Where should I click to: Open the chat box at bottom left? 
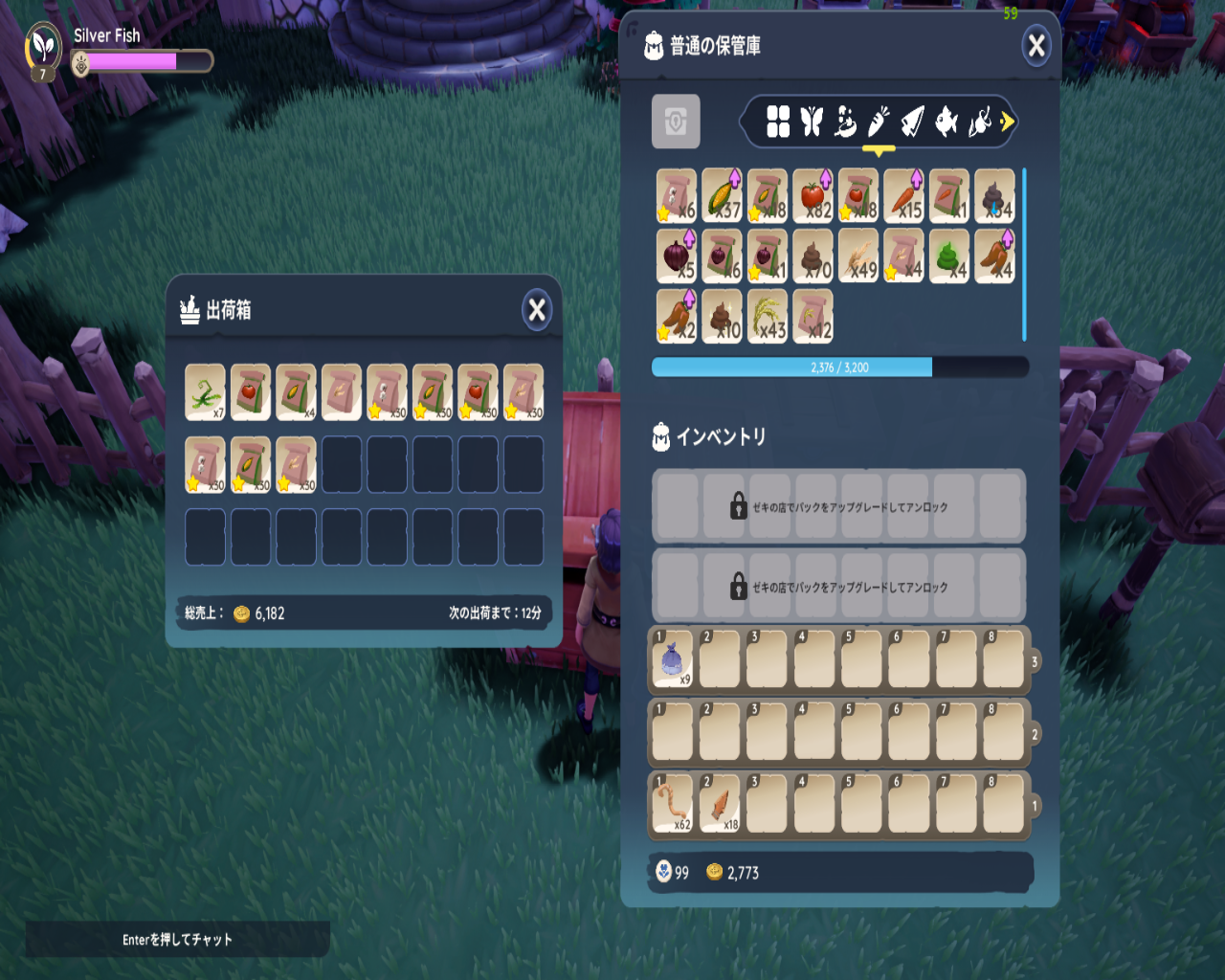coord(177,940)
